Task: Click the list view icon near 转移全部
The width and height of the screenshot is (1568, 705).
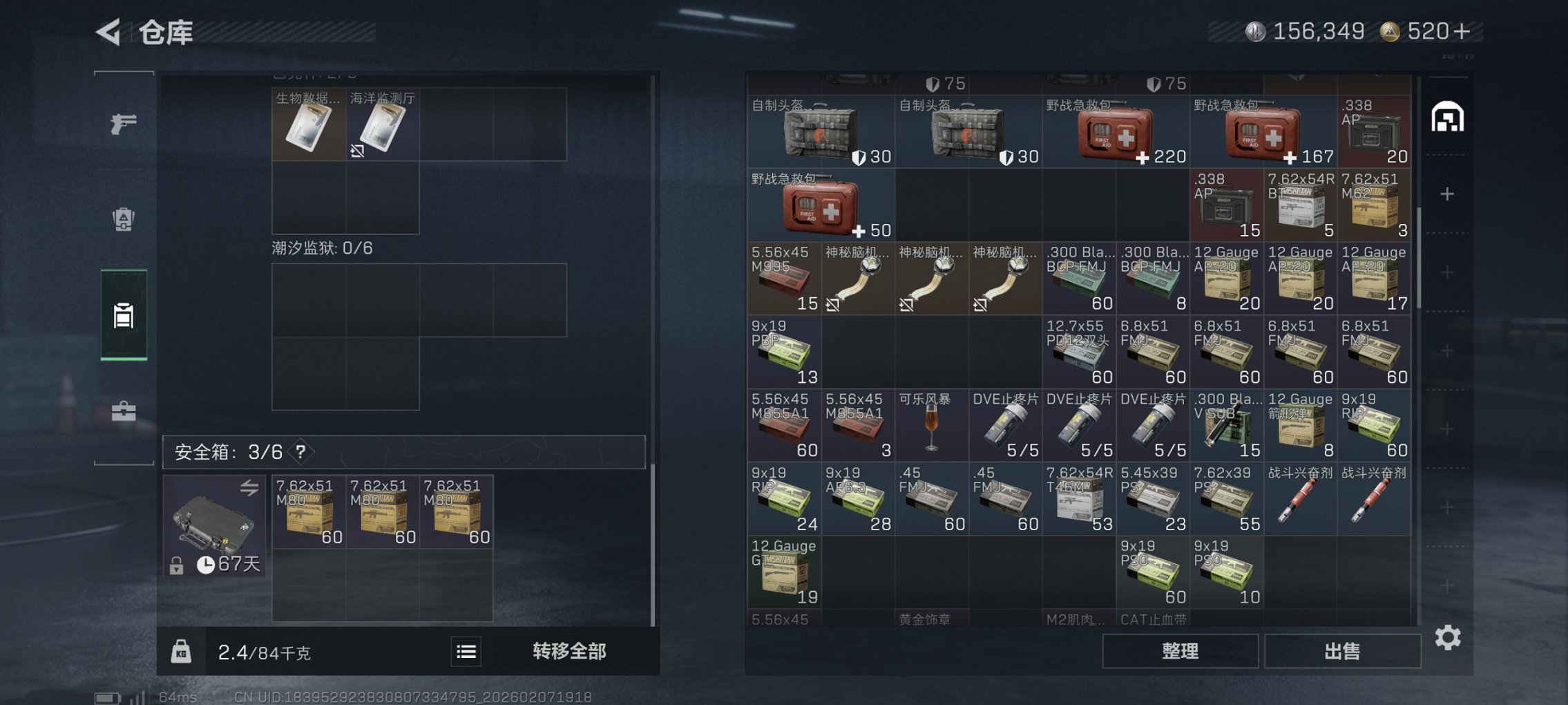Action: pos(466,651)
